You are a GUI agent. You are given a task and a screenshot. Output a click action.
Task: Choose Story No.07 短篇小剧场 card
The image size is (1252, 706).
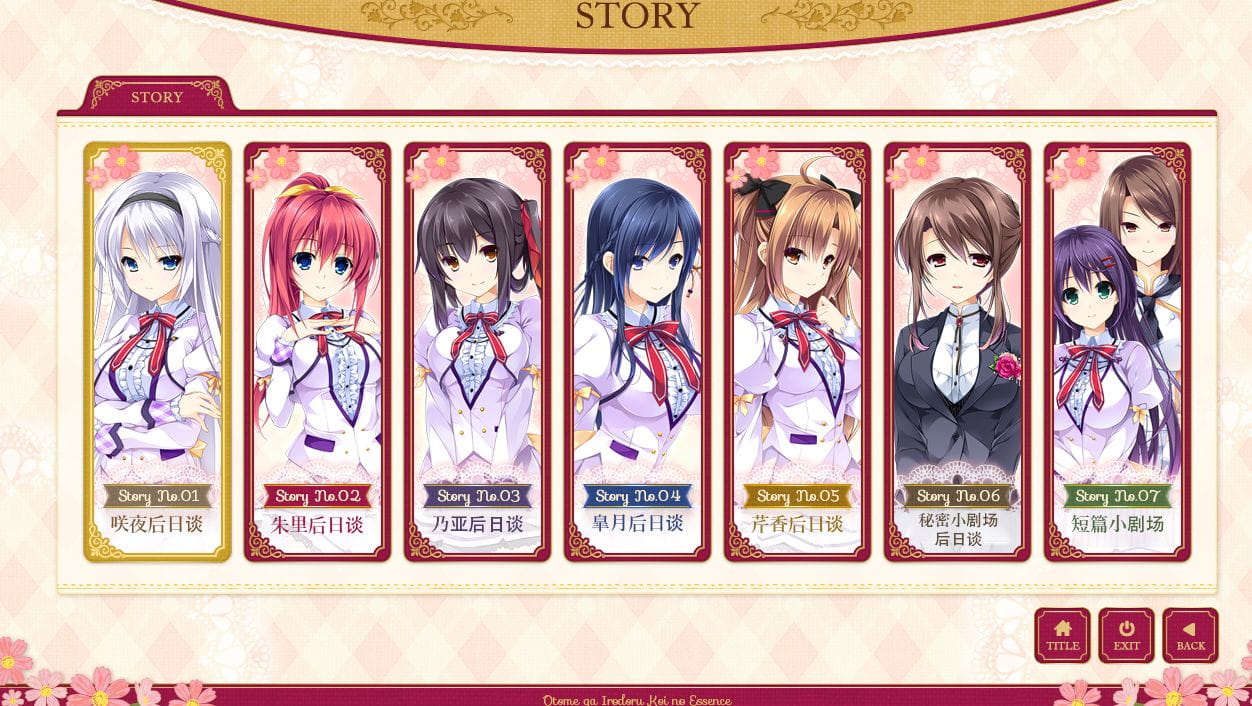[x=1117, y=351]
